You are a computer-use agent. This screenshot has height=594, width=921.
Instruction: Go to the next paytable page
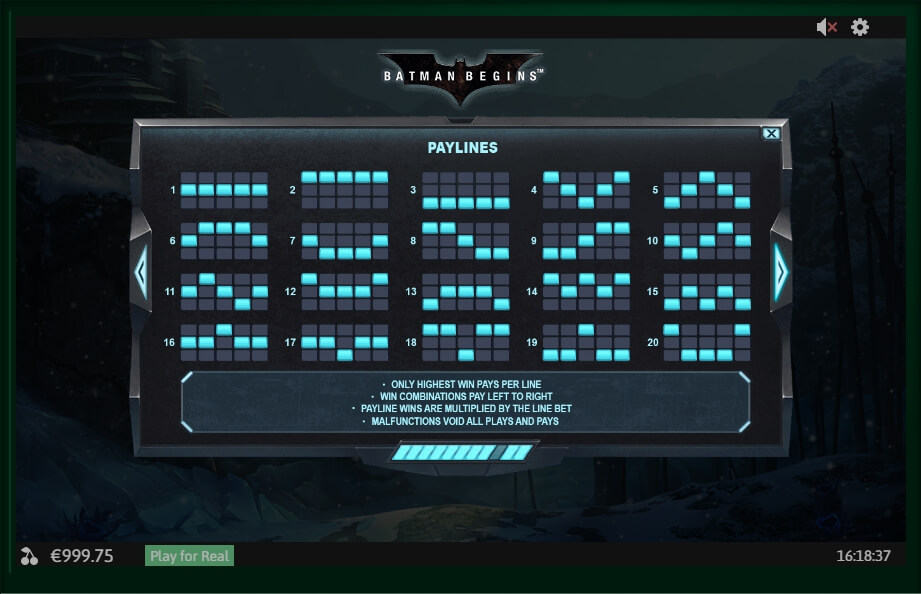781,271
